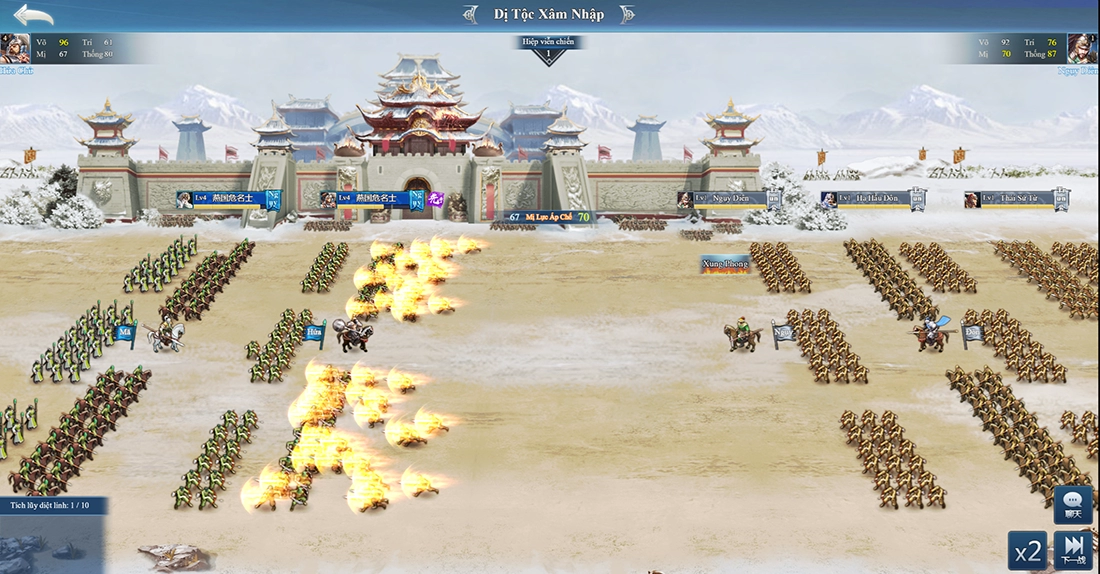Open the chat speech bubble button

point(1073,503)
